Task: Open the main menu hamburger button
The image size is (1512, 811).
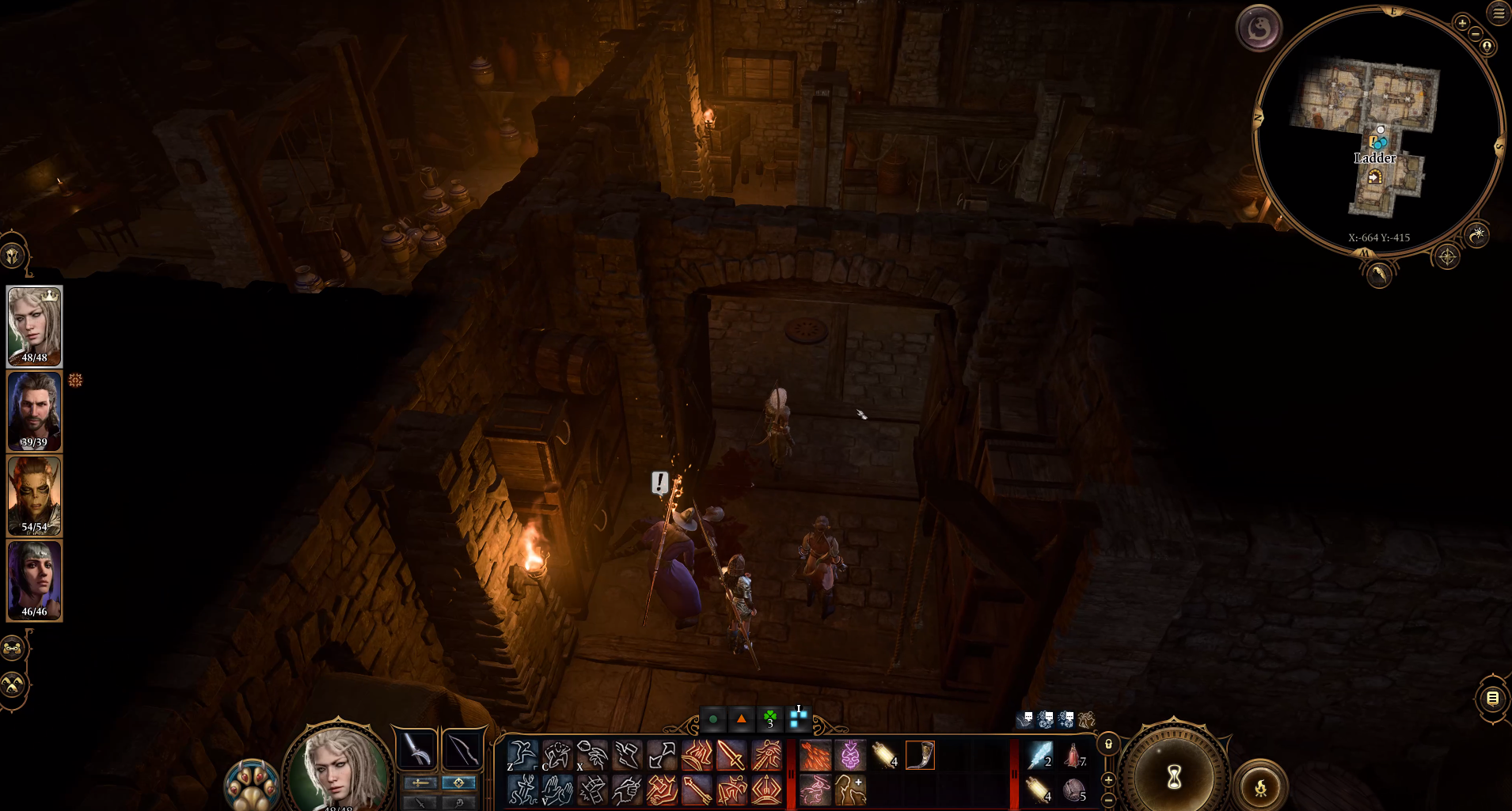Action: tap(1499, 13)
